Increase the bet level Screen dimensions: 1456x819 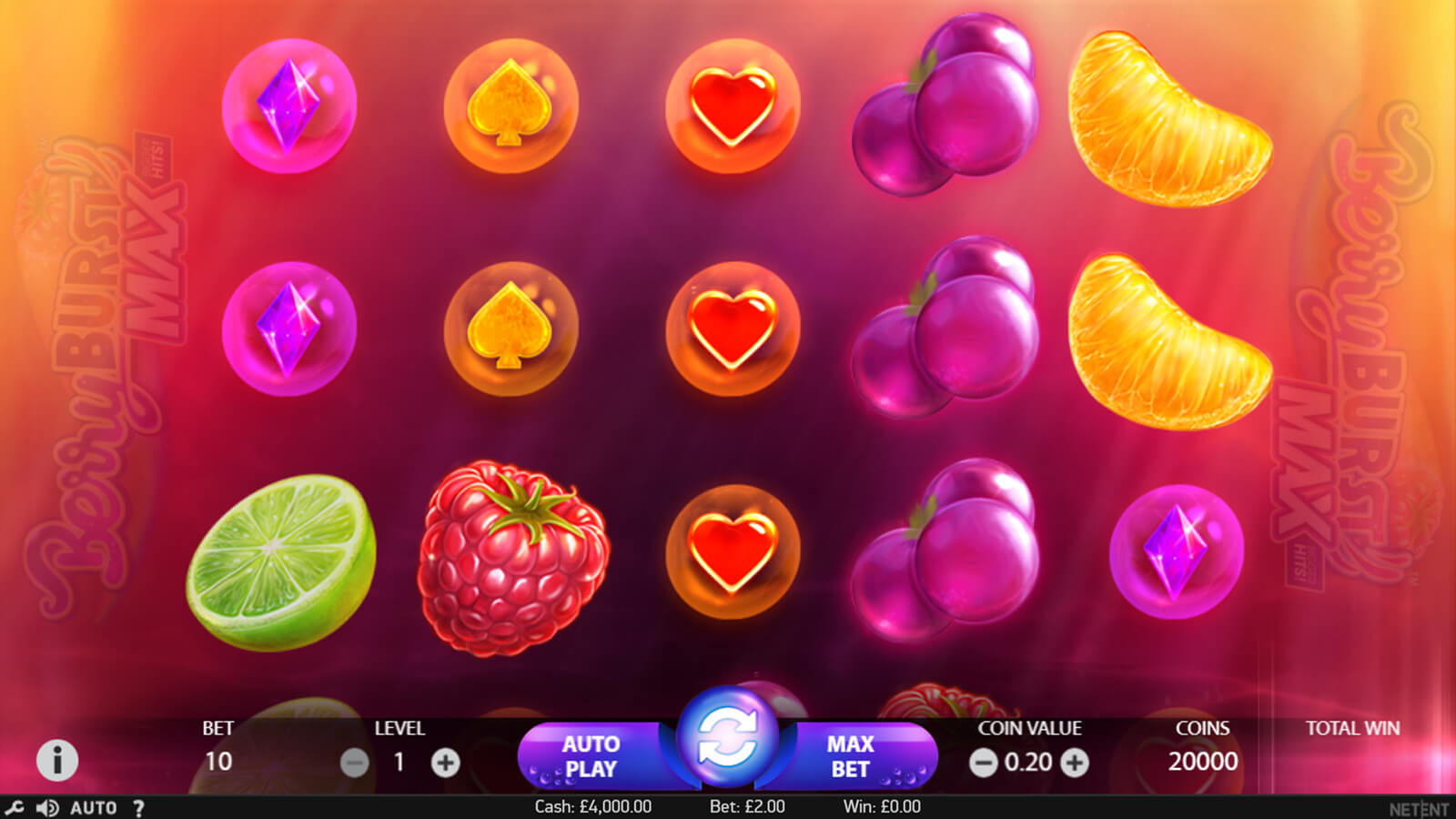[445, 763]
